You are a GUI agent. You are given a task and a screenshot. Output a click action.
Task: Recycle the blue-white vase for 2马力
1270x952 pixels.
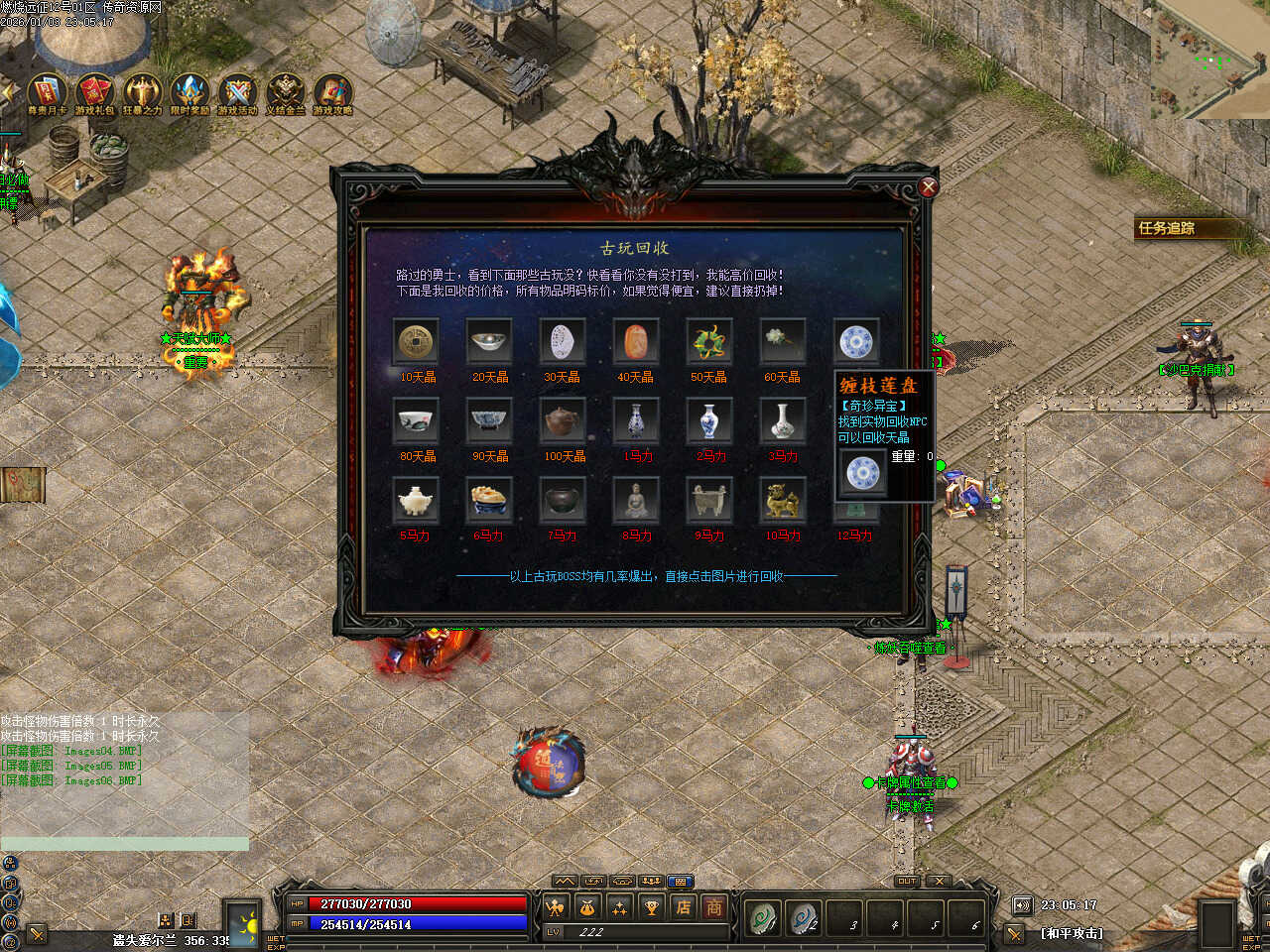click(709, 421)
